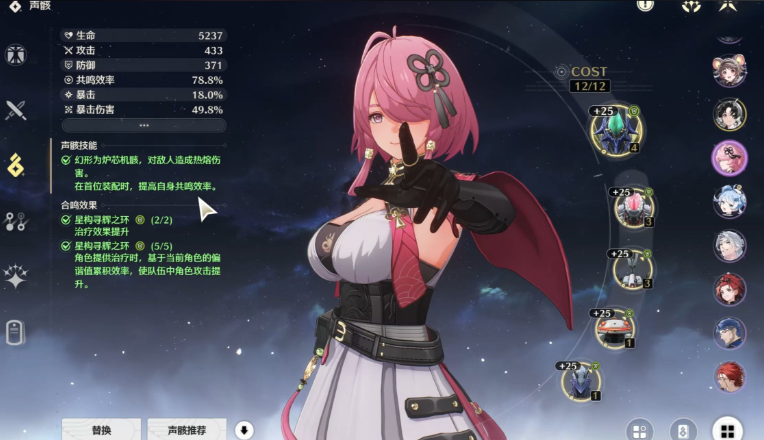The width and height of the screenshot is (764, 440).
Task: Open the character overview tab at sidebar top
Action: (x=16, y=55)
